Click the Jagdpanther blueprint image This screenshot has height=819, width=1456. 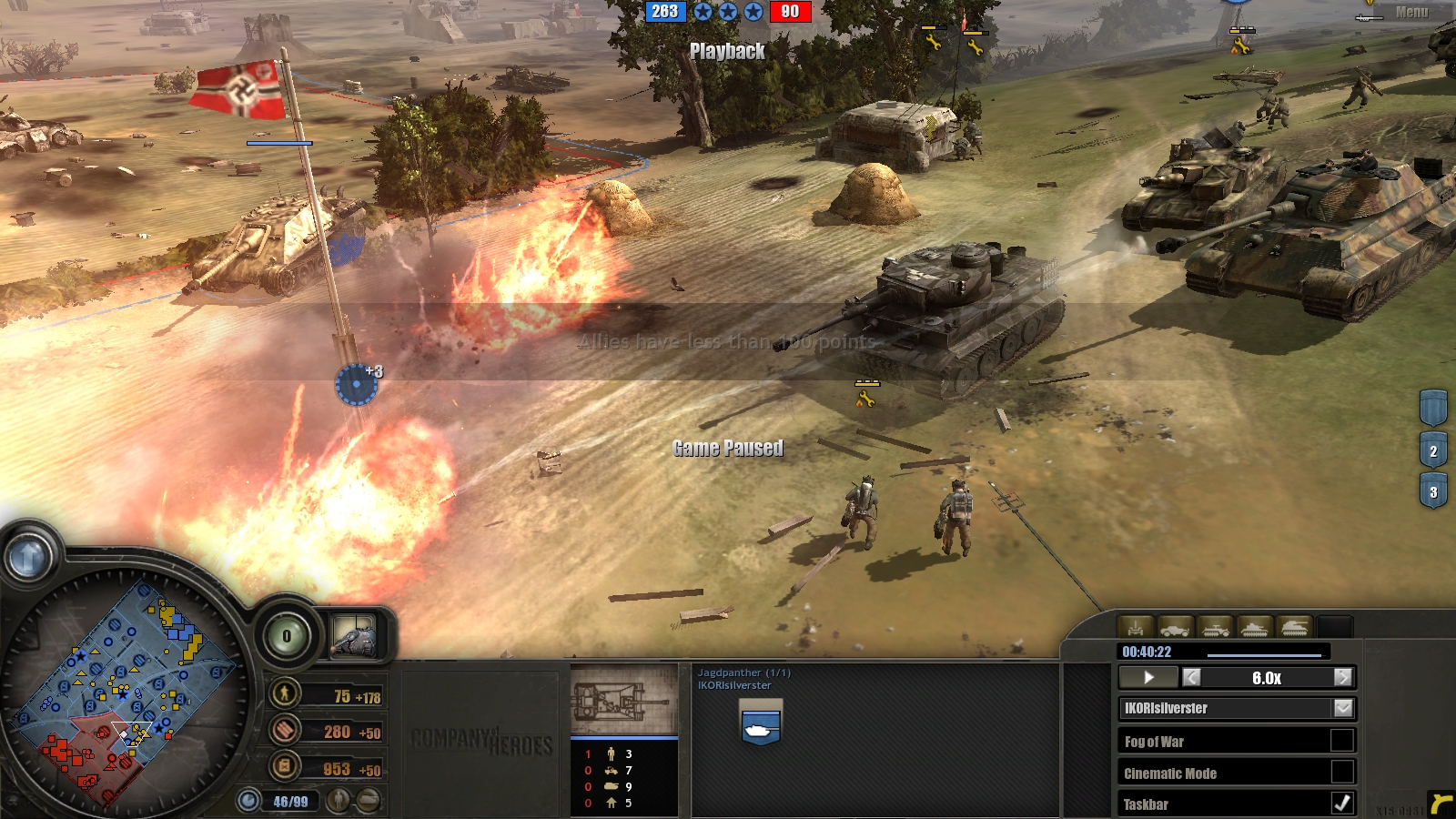pyautogui.click(x=623, y=701)
